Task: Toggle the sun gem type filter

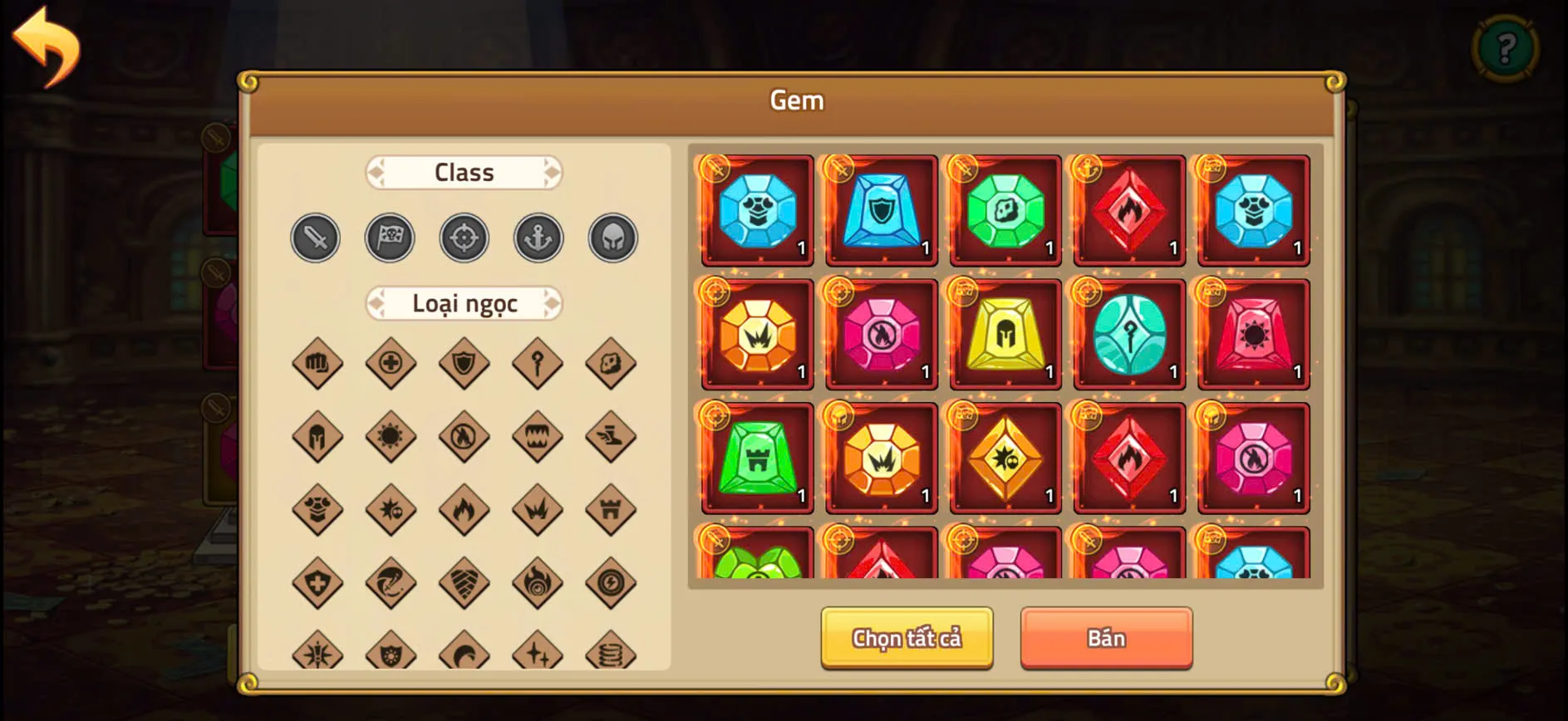Action: coord(390,436)
